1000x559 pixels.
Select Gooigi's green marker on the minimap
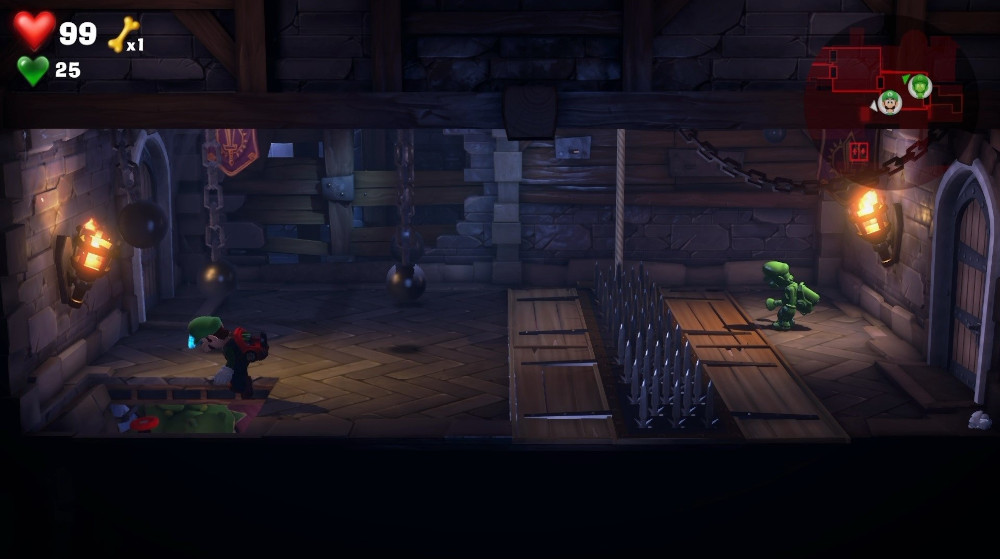point(920,86)
